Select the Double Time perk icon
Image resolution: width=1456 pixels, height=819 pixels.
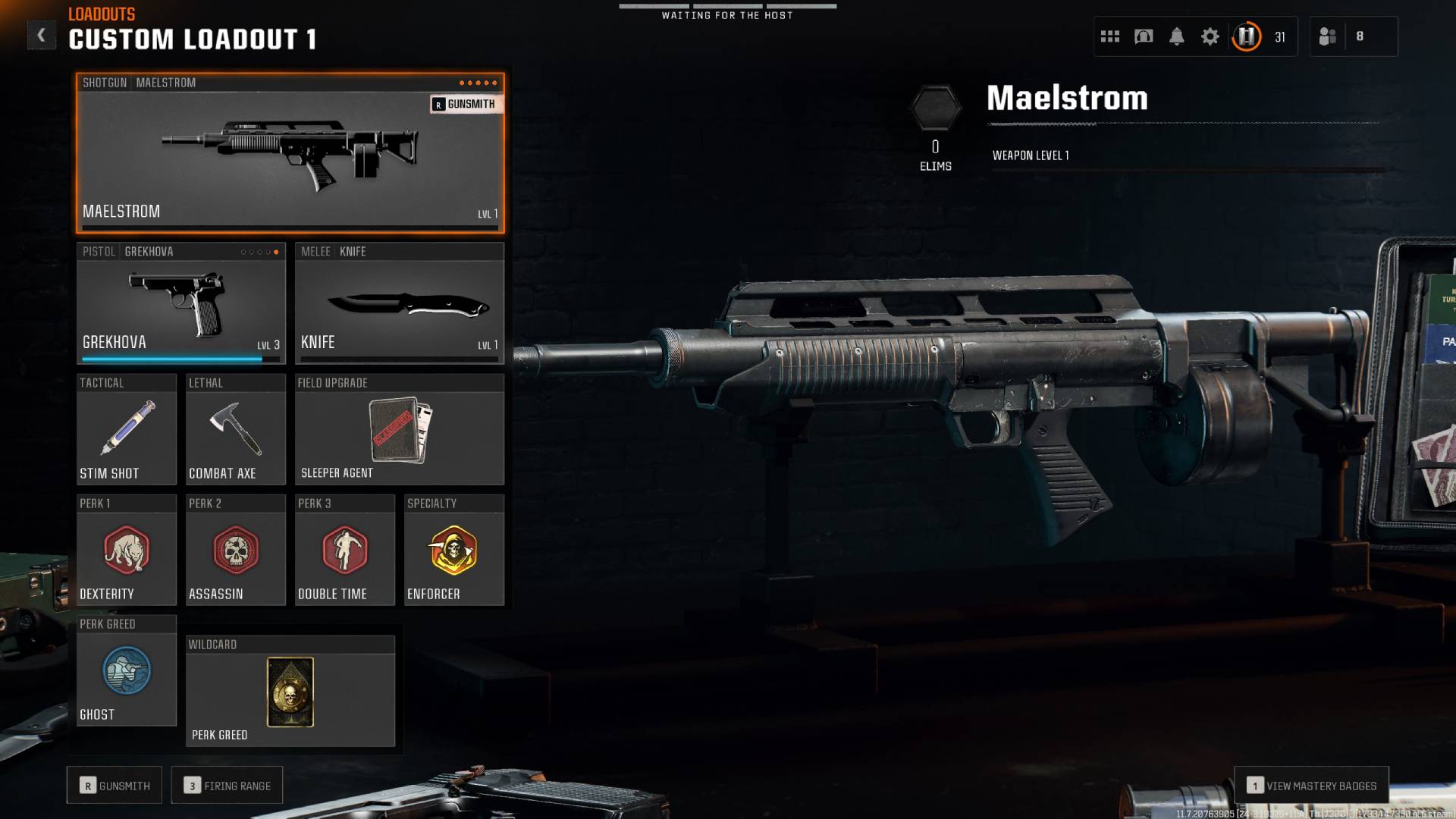click(x=345, y=551)
